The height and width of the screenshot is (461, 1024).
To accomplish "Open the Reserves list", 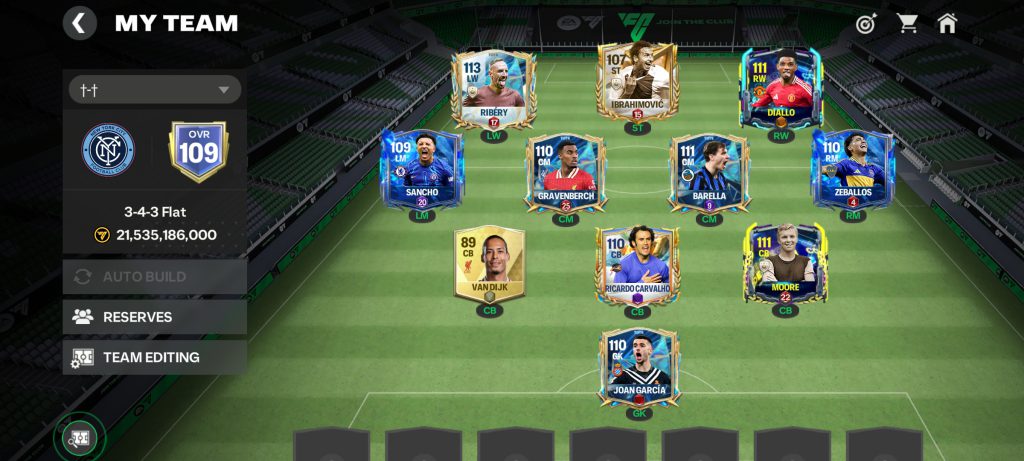I will pyautogui.click(x=155, y=317).
